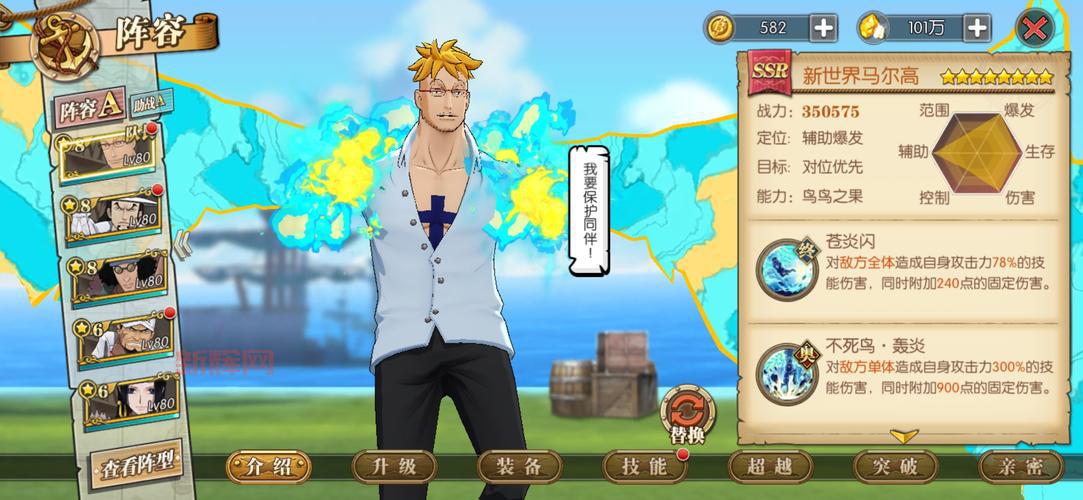This screenshot has width=1083, height=500.
Task: Open the anchor emblem beside 阵容 title
Action: (x=62, y=40)
